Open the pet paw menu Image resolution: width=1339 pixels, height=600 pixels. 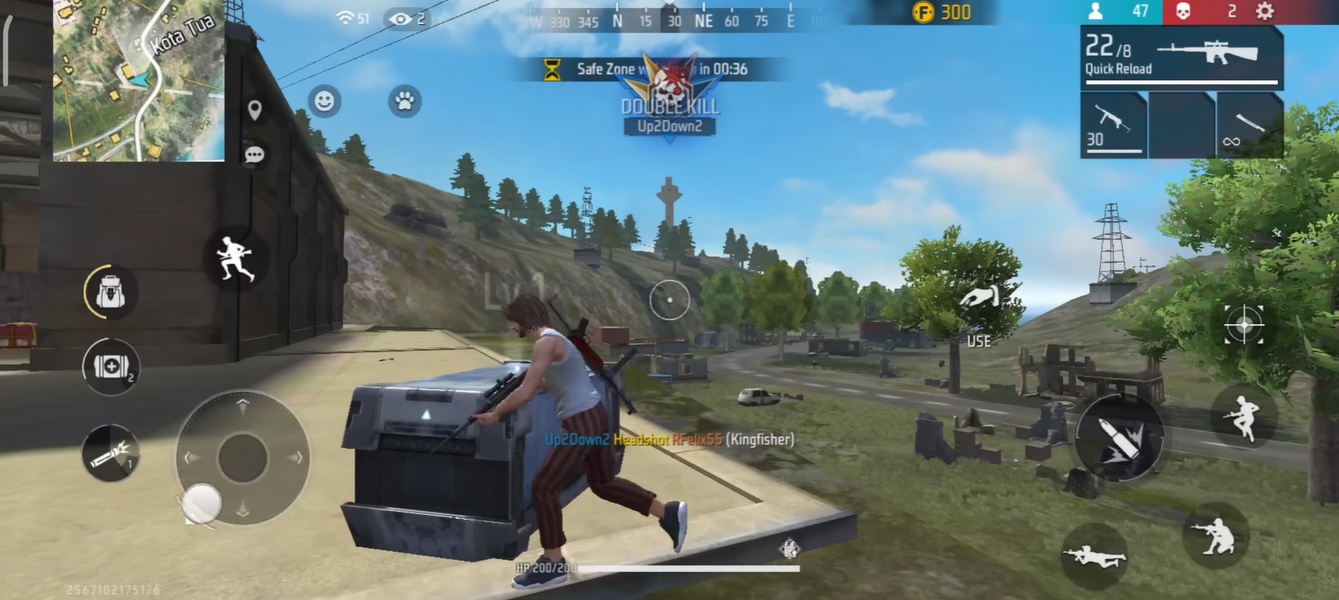[x=405, y=101]
